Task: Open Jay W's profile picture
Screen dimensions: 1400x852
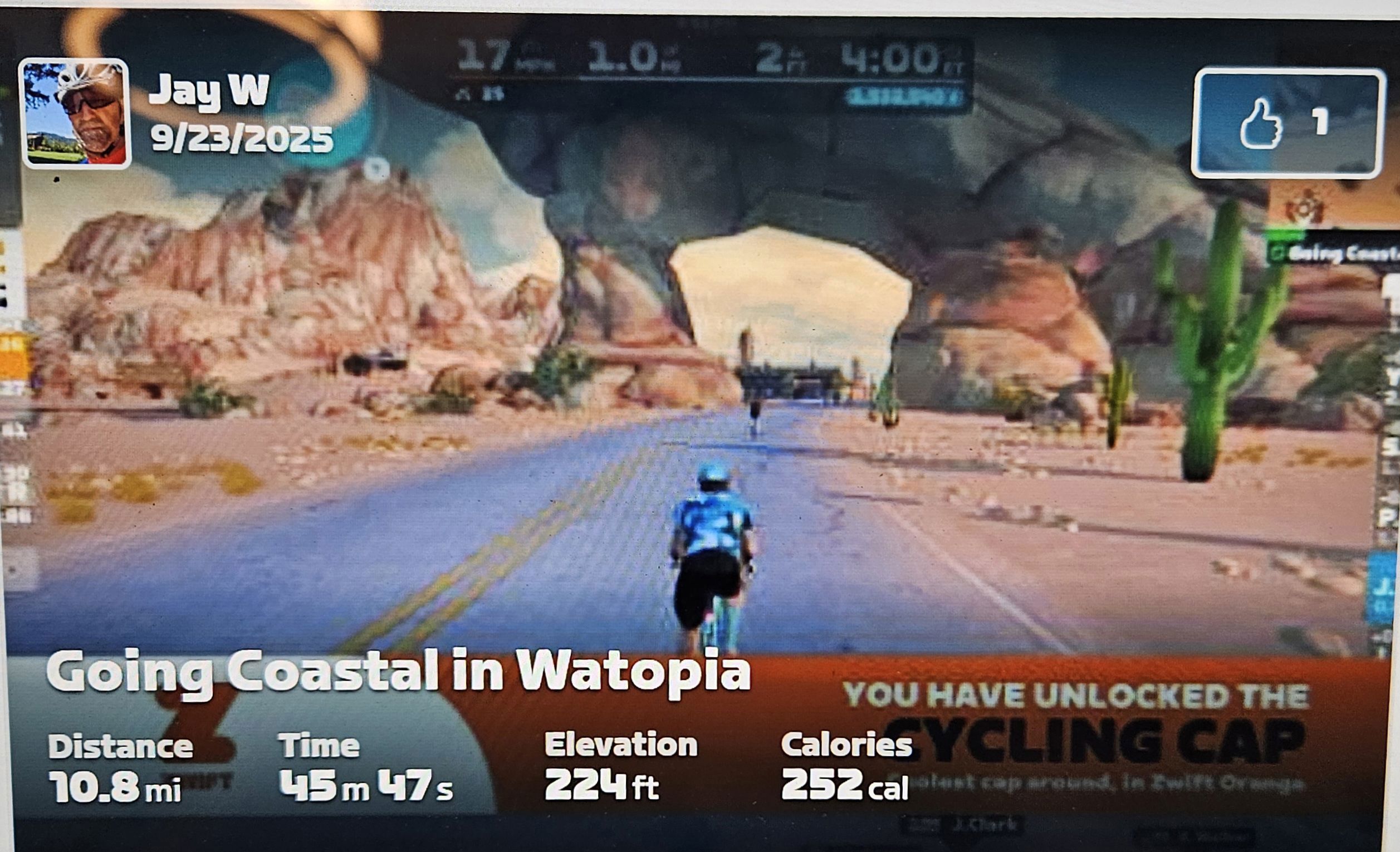Action: pos(75,114)
